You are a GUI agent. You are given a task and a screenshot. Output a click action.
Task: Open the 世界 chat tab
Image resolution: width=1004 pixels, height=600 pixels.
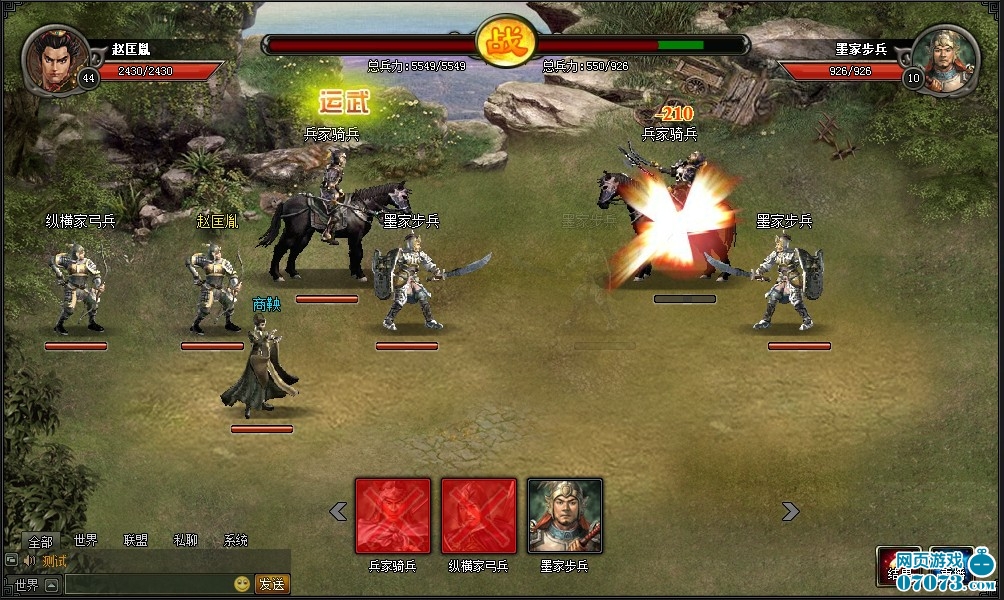[86, 541]
